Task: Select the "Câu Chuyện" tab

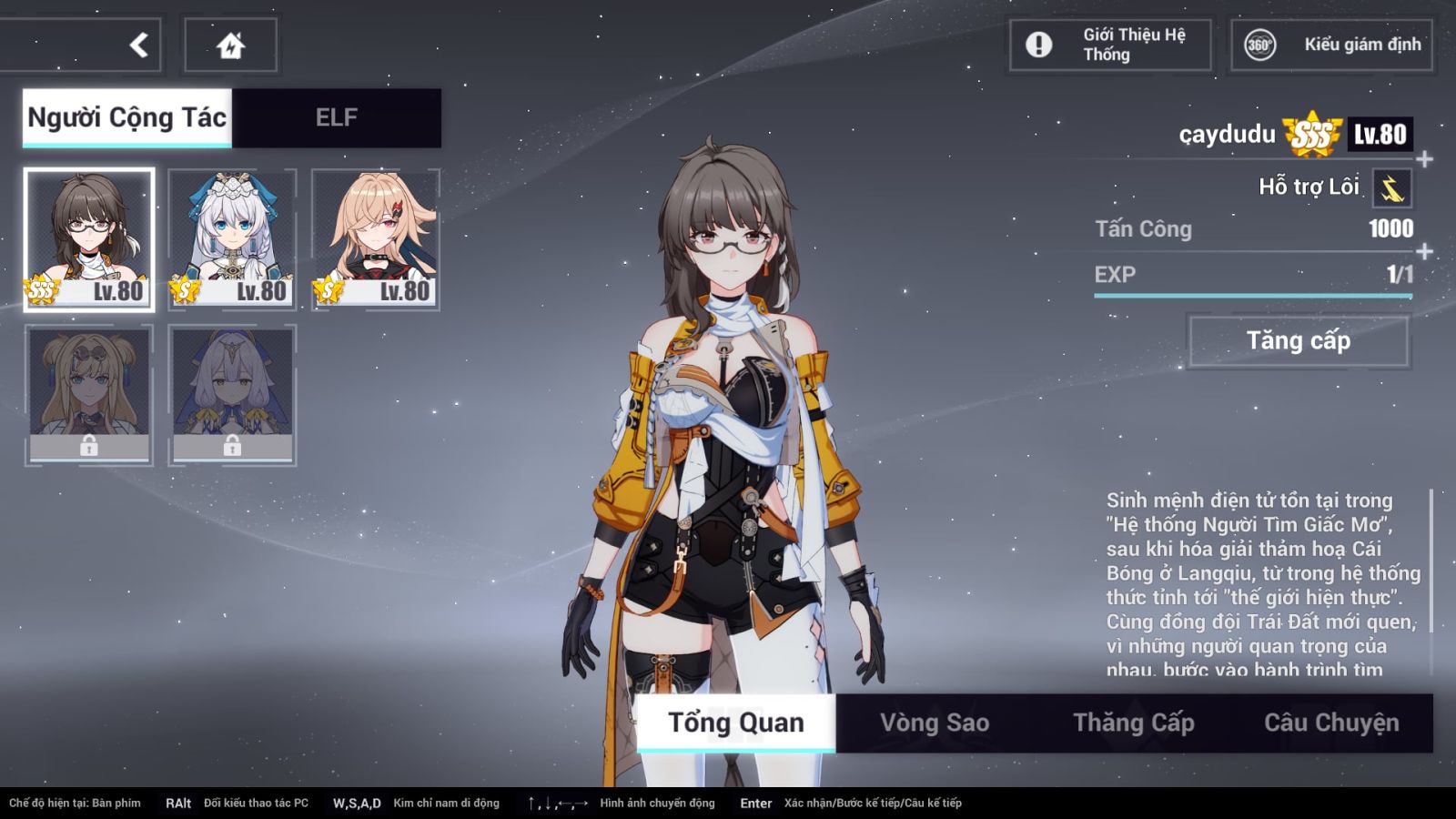Action: [1331, 721]
